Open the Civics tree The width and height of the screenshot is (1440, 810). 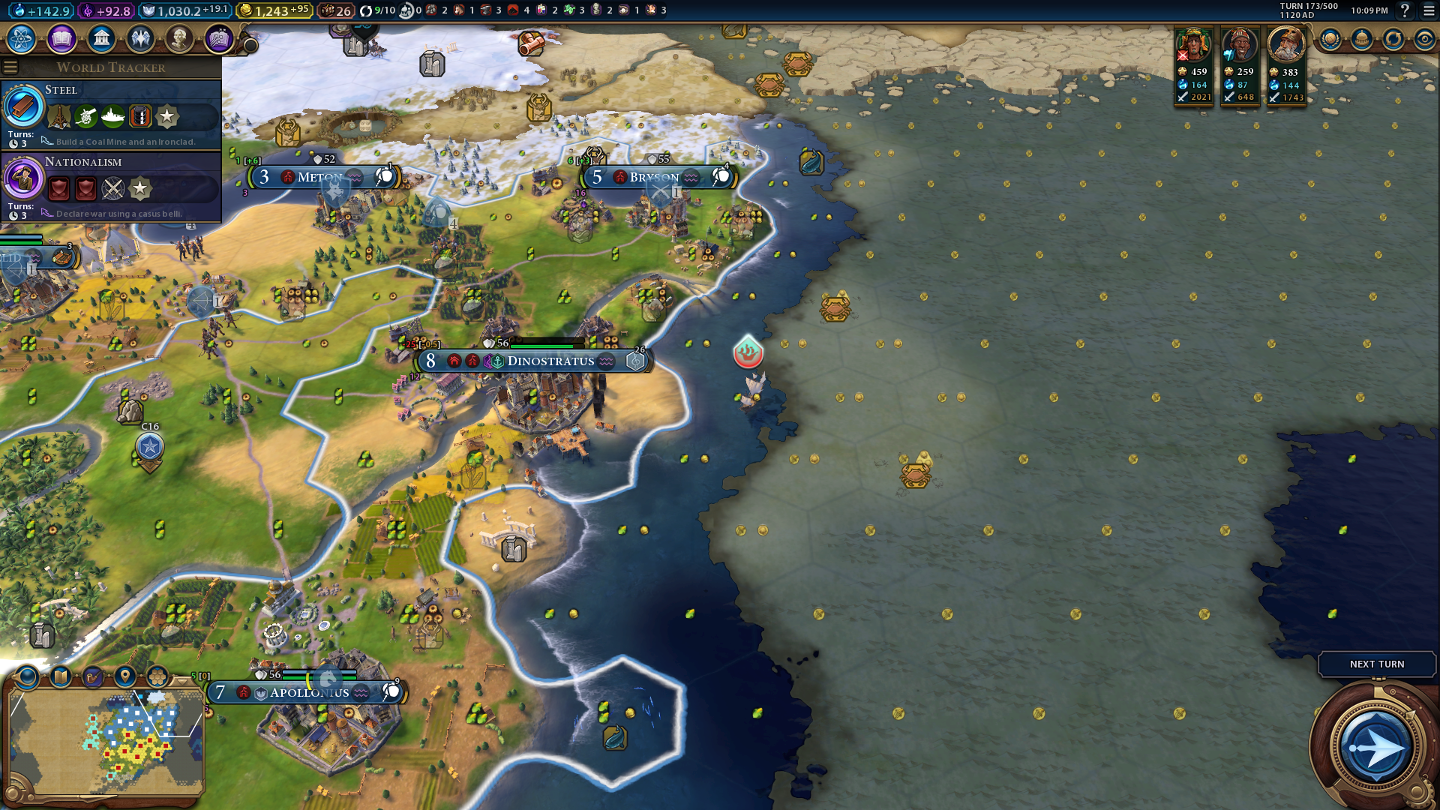[61, 39]
